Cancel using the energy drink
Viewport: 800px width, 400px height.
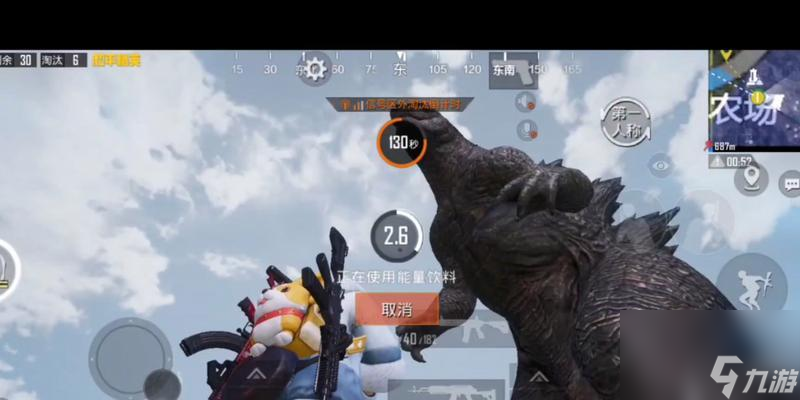tap(397, 310)
